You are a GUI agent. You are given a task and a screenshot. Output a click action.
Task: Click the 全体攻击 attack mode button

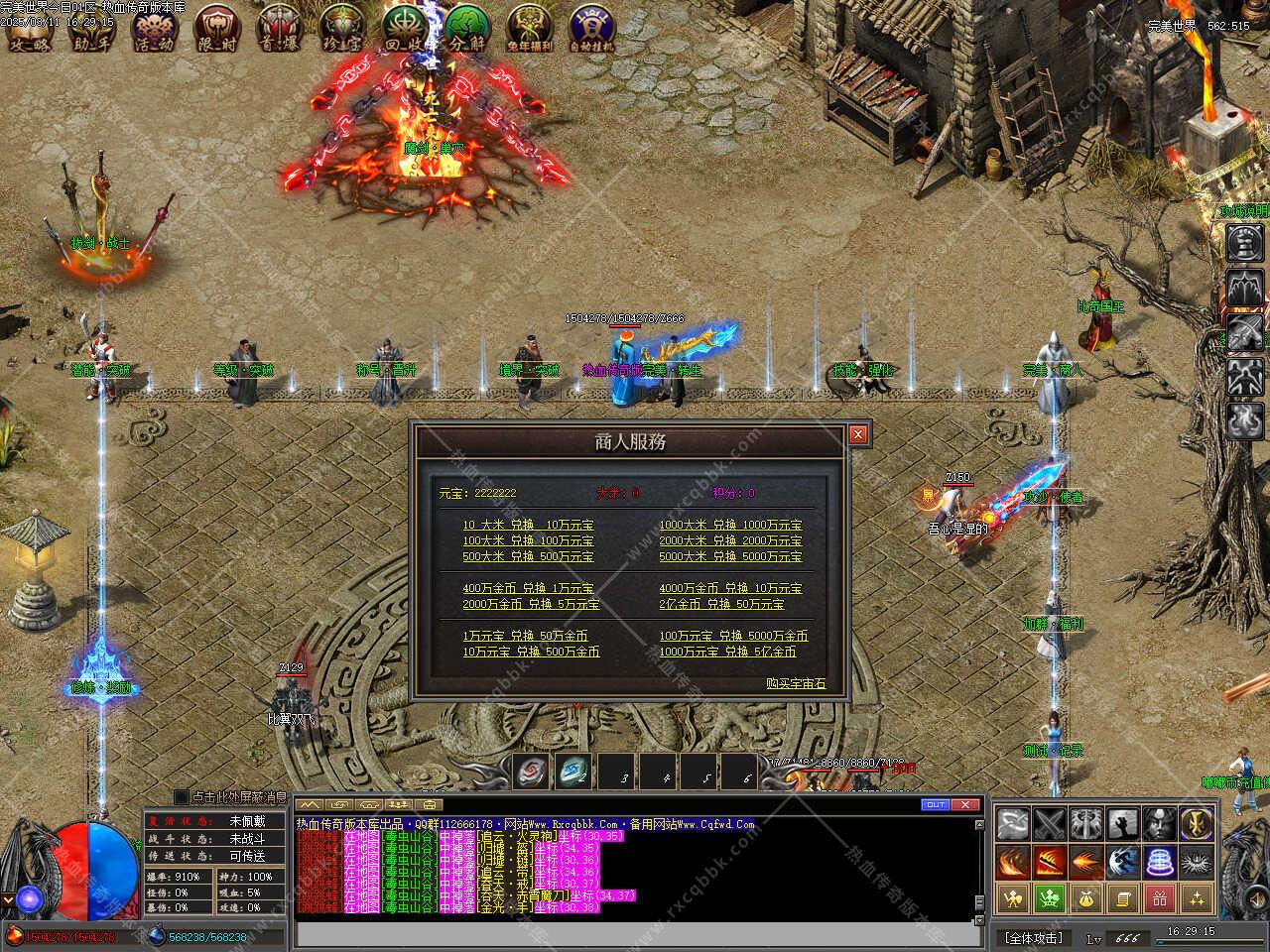(1033, 937)
